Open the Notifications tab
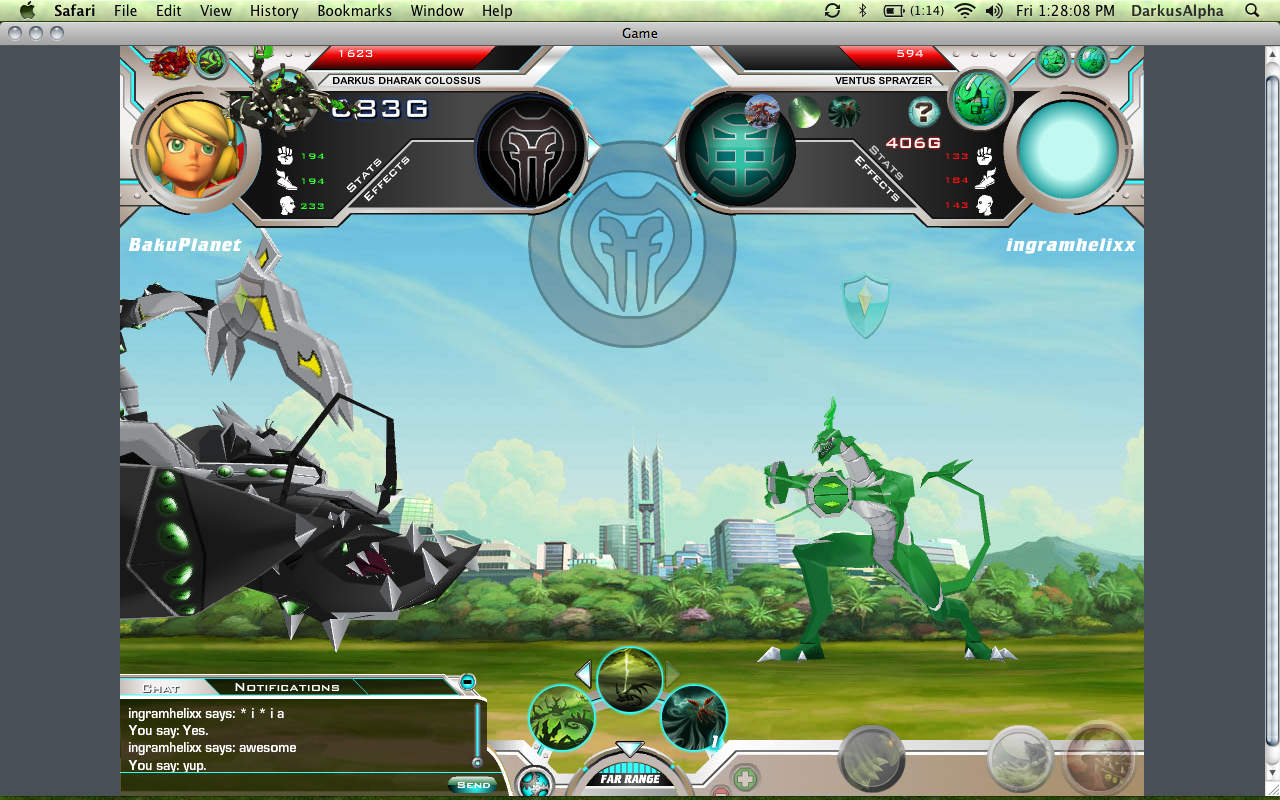The width and height of the screenshot is (1280, 800). pos(287,688)
